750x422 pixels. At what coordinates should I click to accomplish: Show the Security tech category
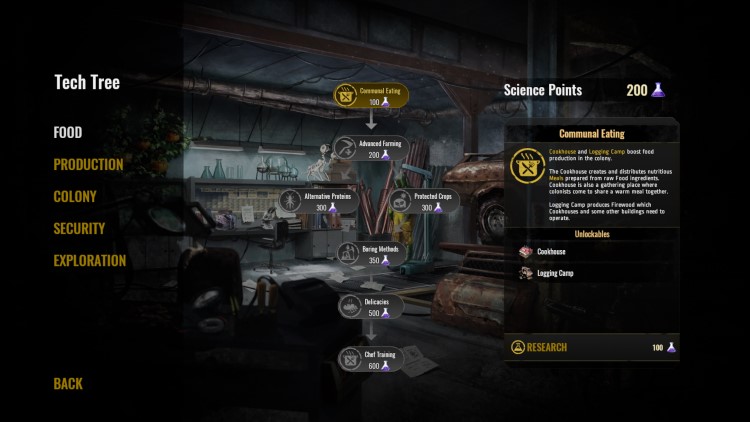tap(79, 229)
